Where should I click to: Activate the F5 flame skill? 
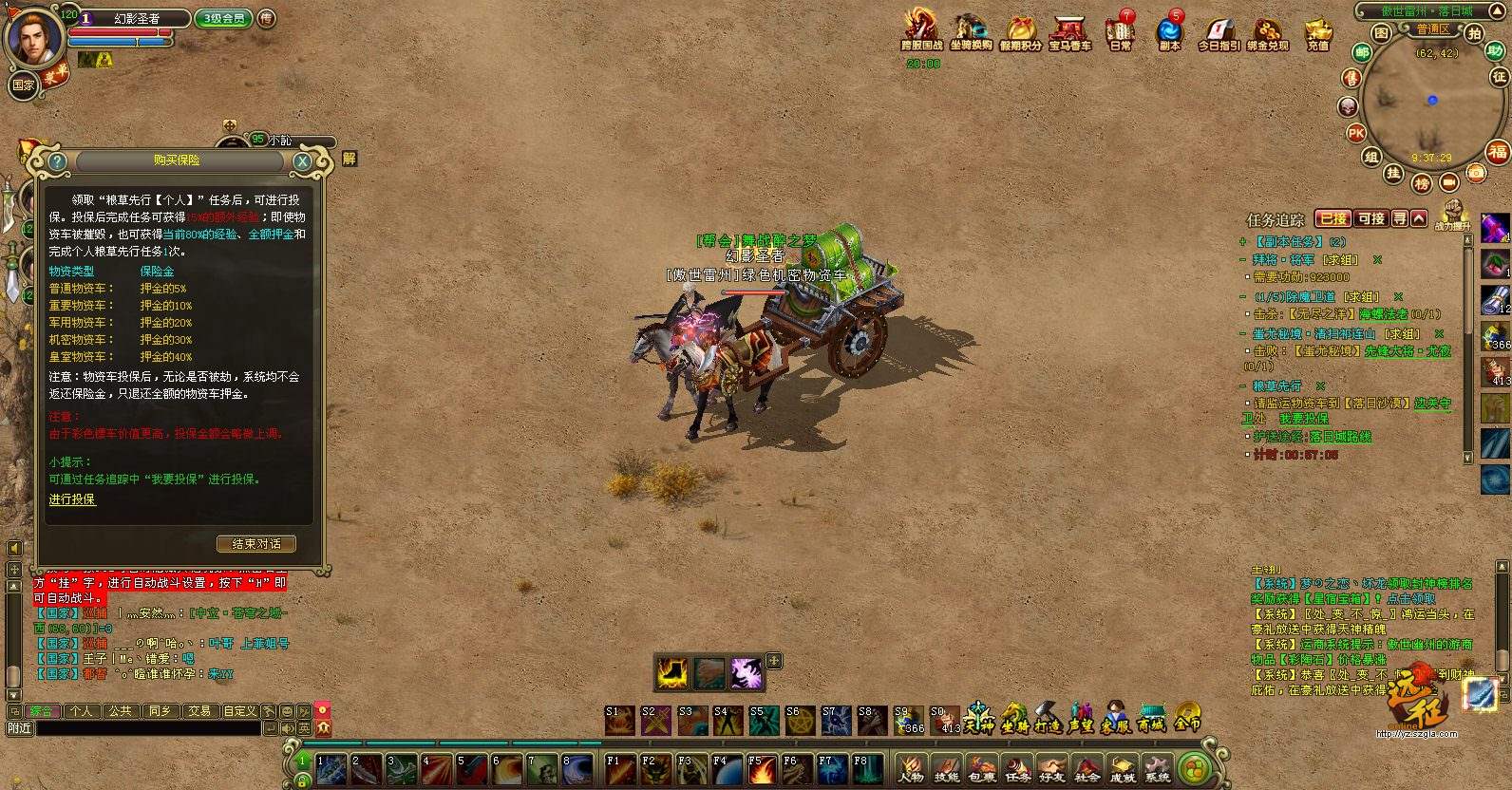pos(761,769)
